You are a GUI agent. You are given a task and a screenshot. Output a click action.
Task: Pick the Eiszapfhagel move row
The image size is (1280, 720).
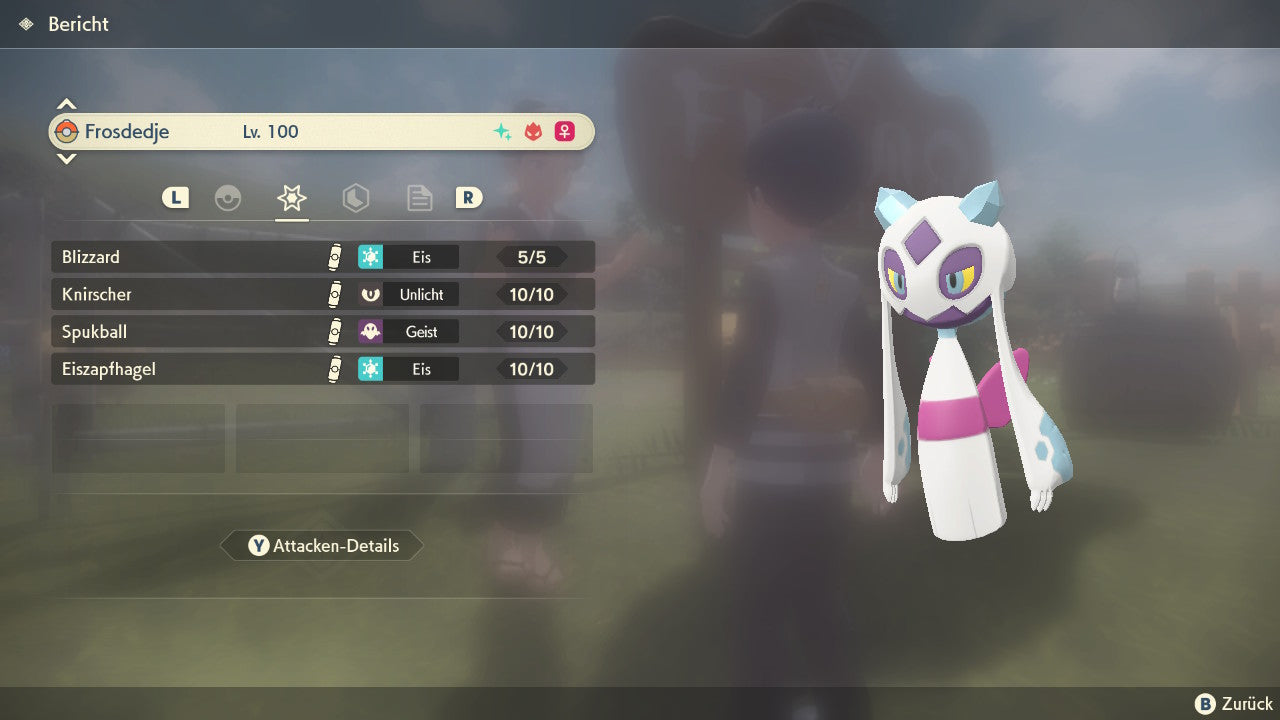coord(322,369)
